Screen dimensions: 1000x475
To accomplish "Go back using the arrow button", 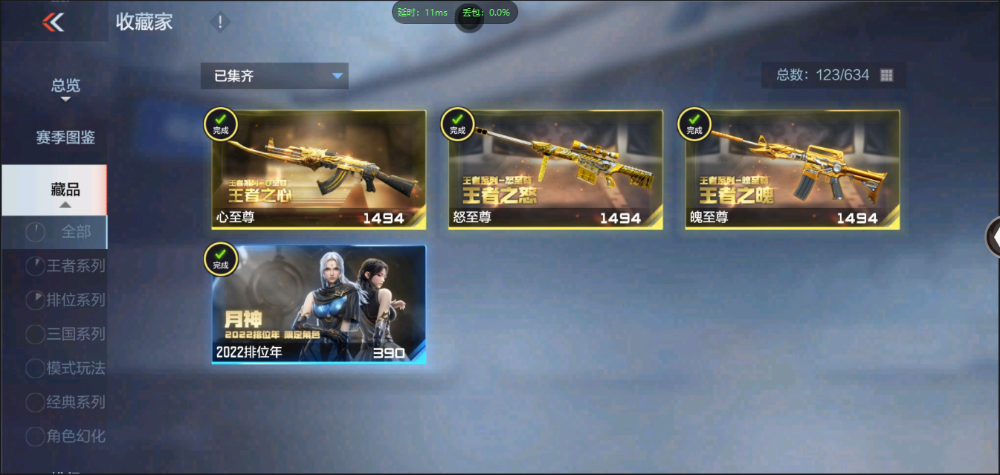I will (x=53, y=21).
